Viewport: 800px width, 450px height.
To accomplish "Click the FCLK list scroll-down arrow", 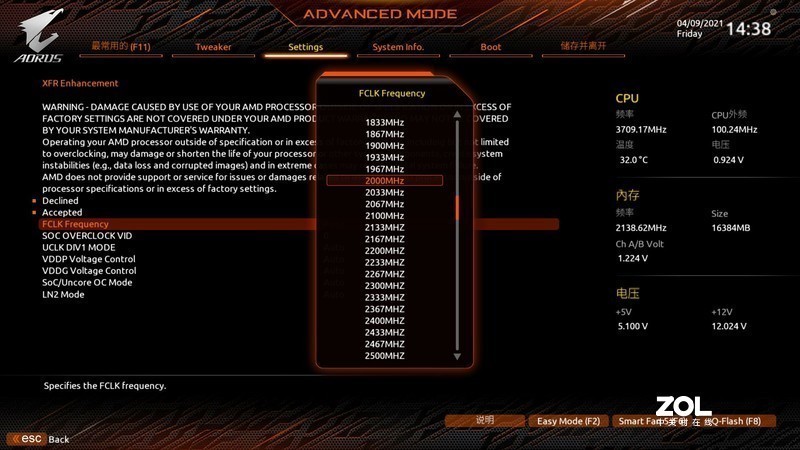I will point(457,356).
